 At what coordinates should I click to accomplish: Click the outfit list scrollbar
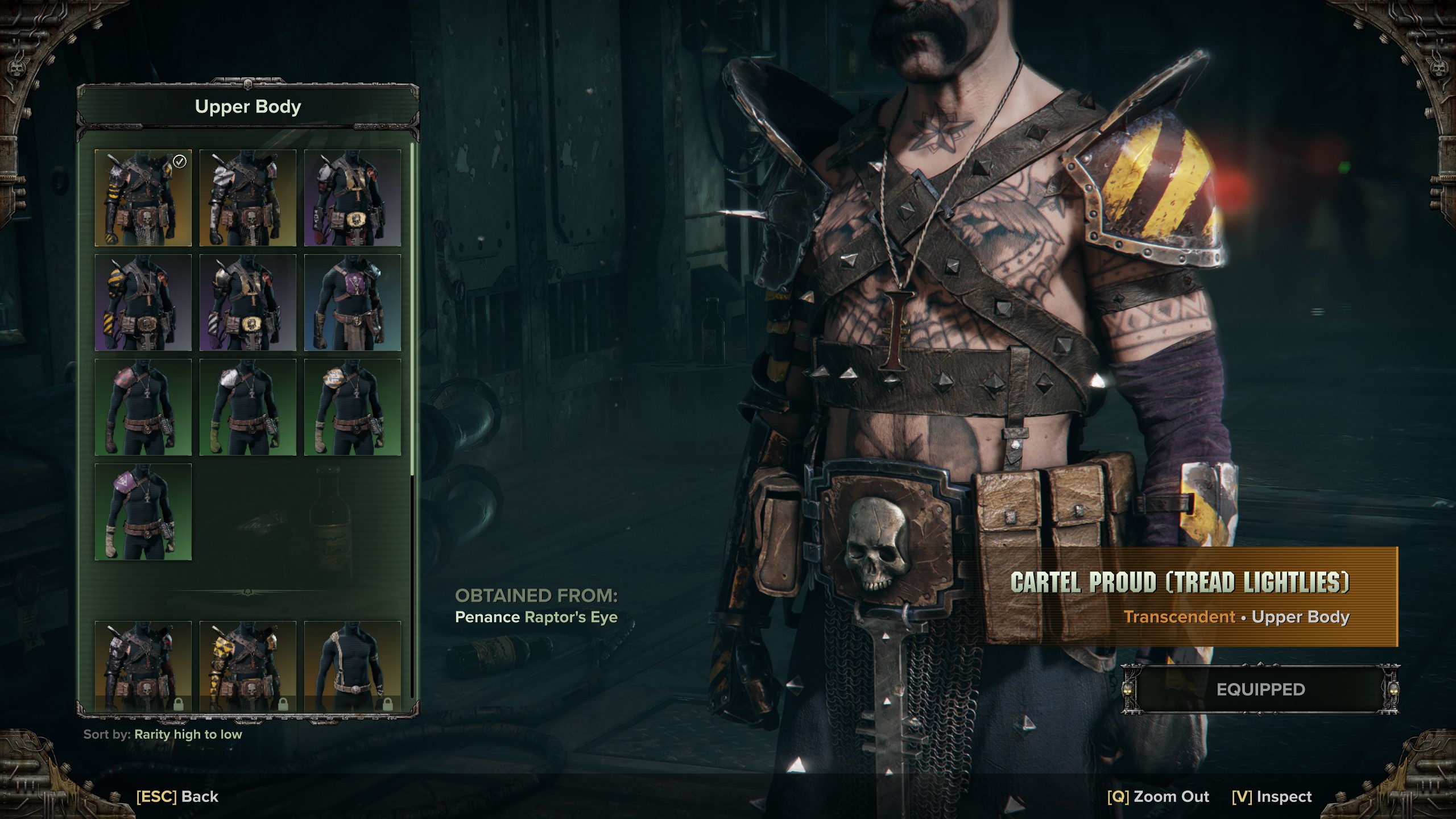tap(412, 307)
